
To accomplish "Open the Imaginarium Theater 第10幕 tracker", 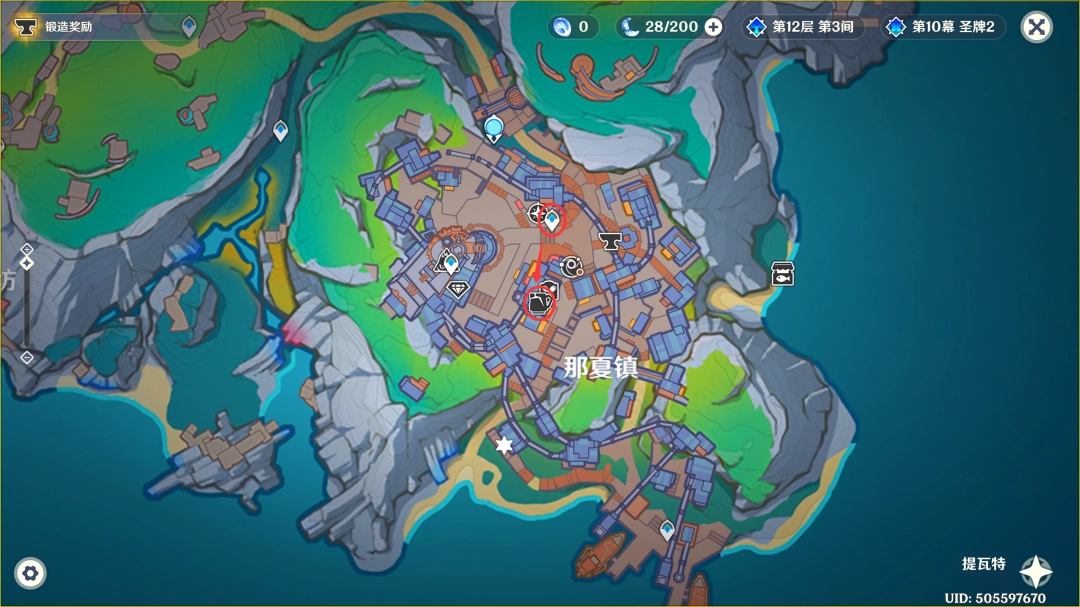I will [x=941, y=27].
